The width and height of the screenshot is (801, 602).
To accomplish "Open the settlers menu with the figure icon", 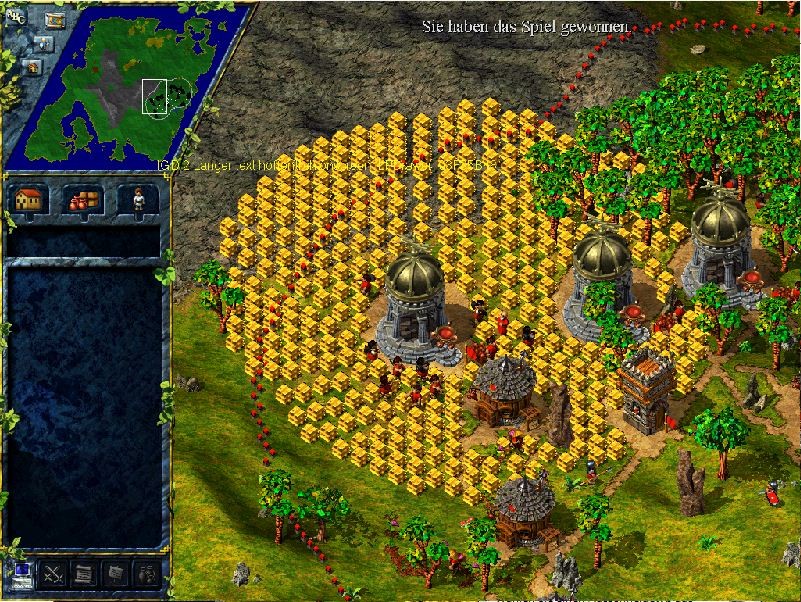I will click(x=138, y=198).
